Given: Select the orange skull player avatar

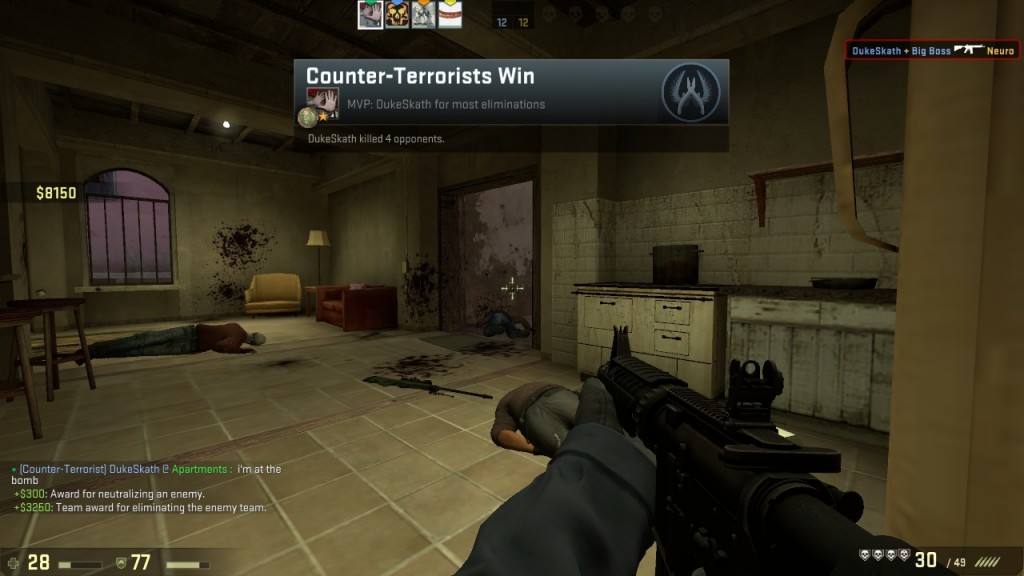Looking at the screenshot, I should [397, 15].
